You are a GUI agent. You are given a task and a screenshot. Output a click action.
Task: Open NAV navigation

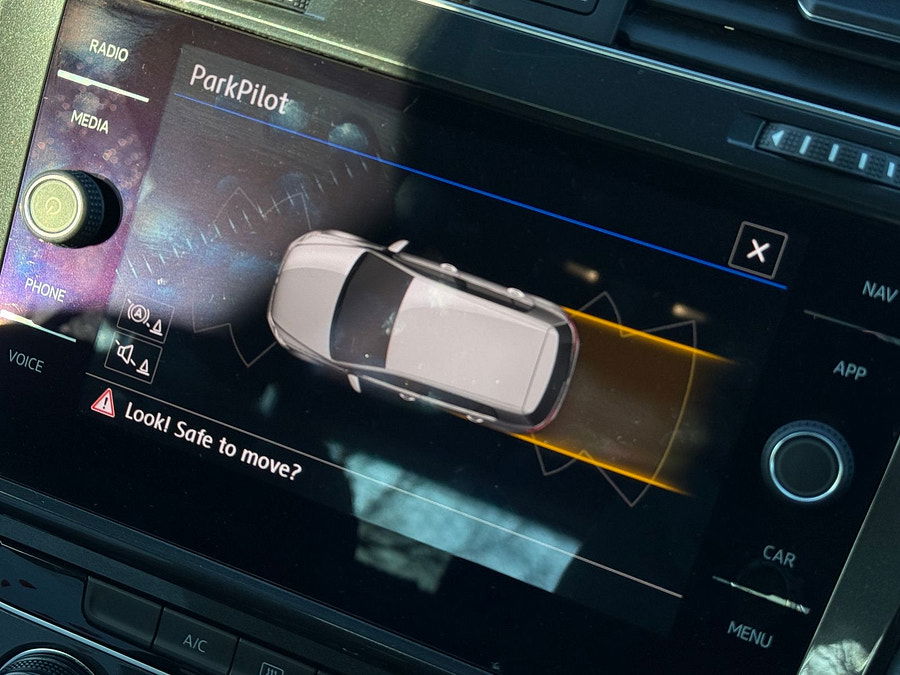[878, 291]
